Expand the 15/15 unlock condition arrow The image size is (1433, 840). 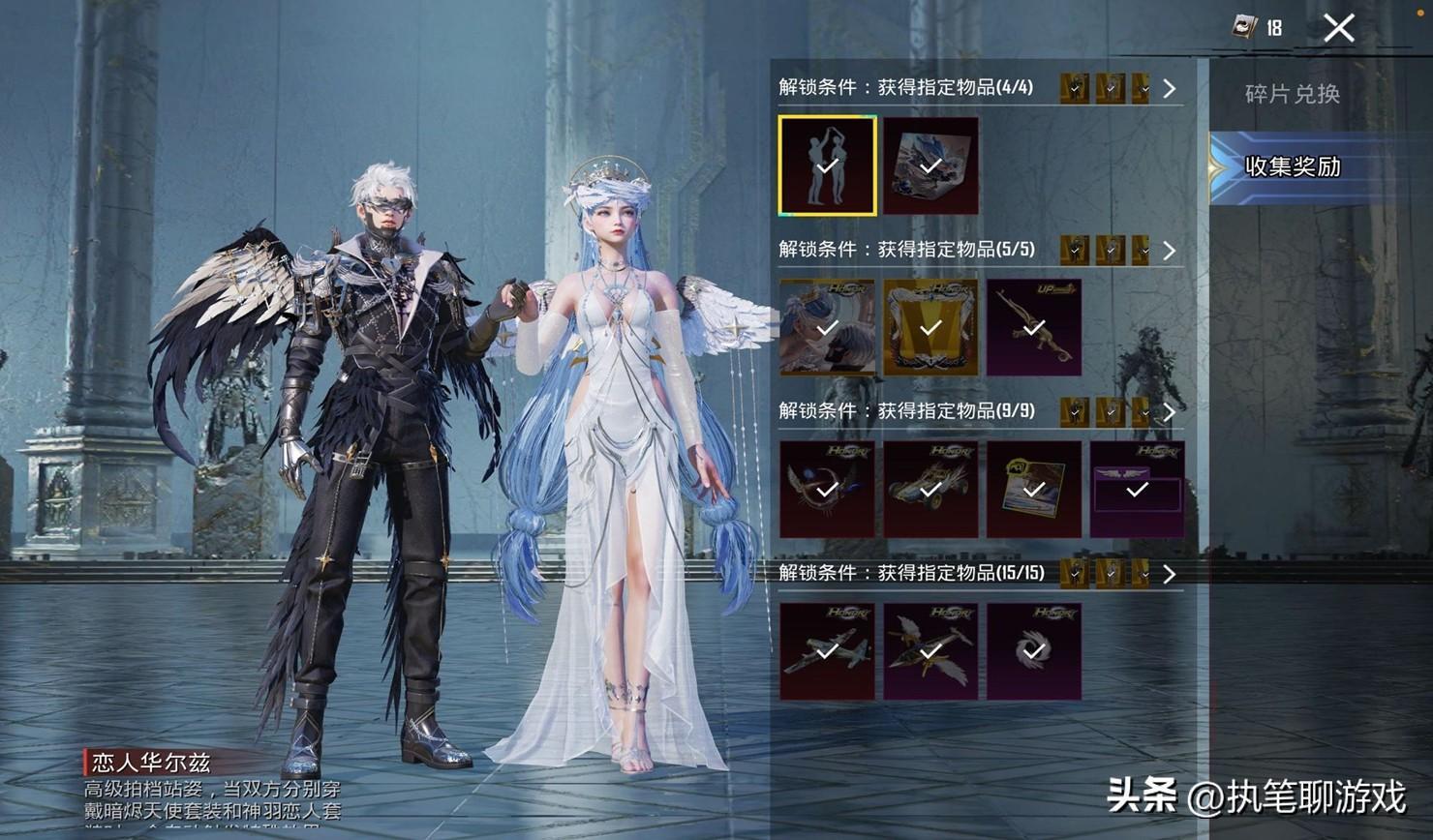click(1170, 574)
